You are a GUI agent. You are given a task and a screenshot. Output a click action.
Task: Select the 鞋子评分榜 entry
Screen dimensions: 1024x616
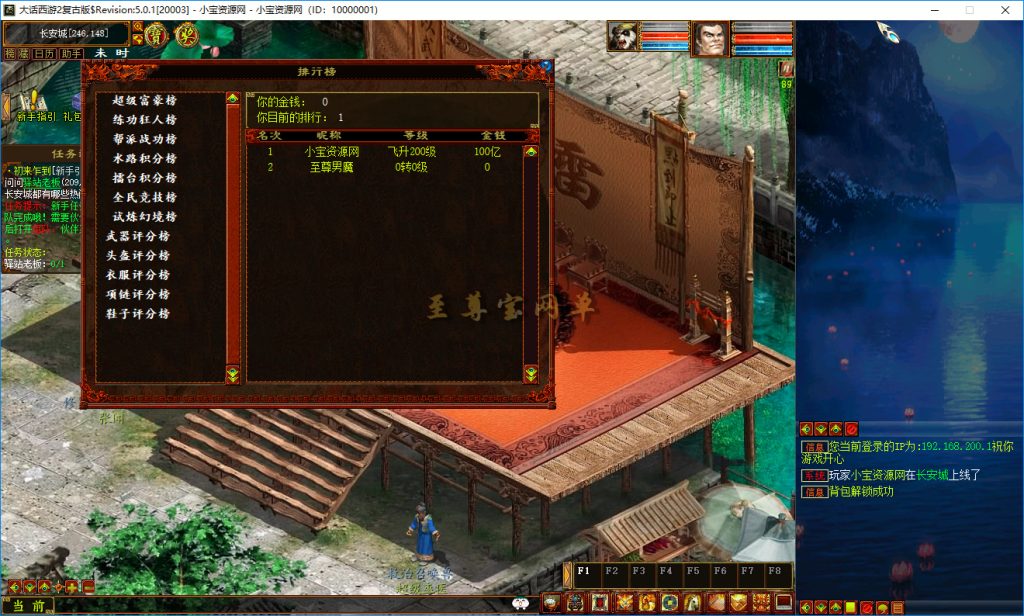(x=138, y=314)
